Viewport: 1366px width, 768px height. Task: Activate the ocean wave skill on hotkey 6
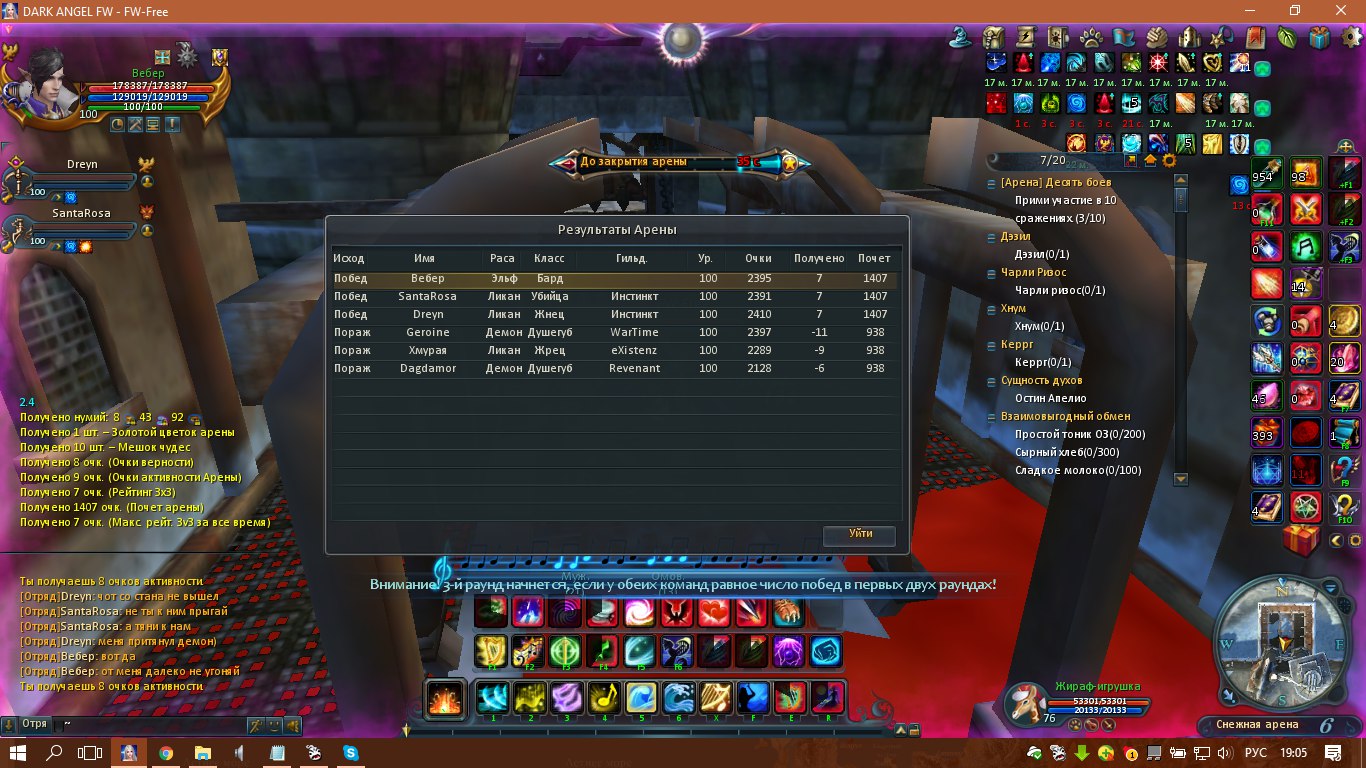(x=679, y=697)
